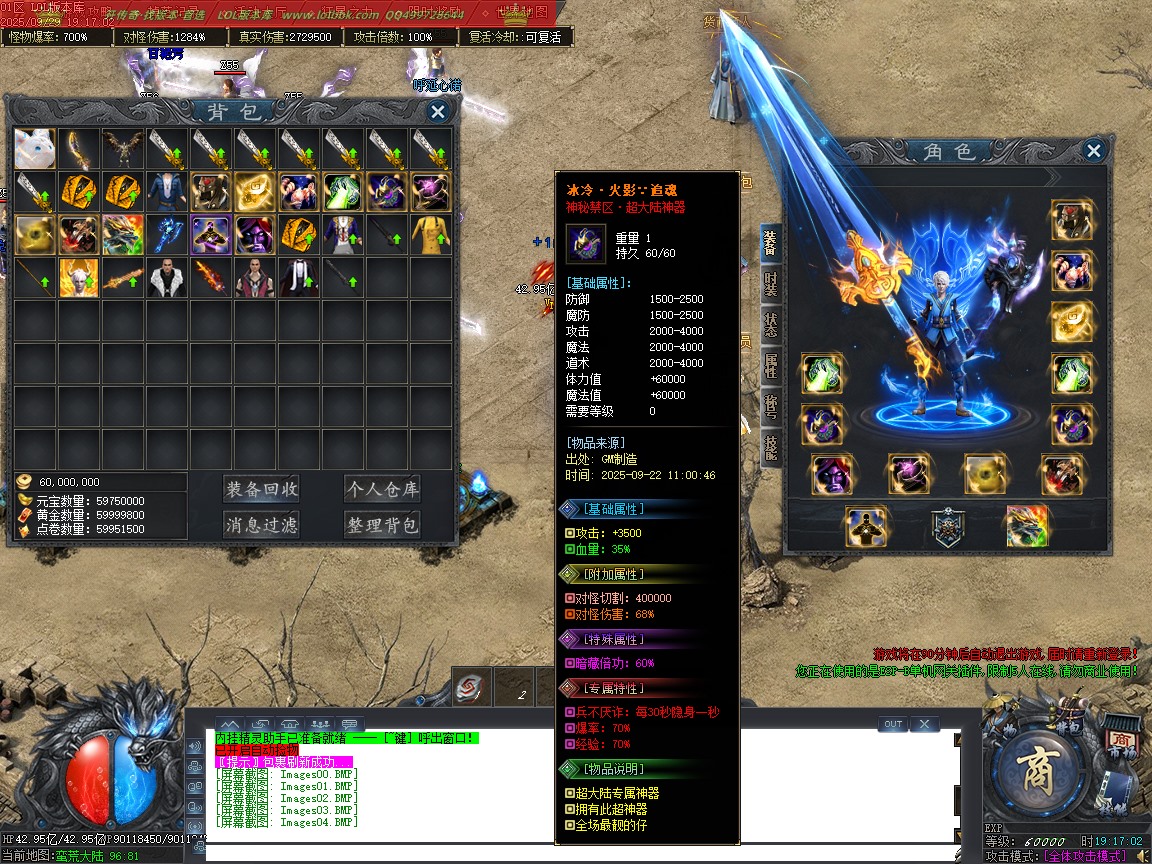The image size is (1152, 864).
Task: Select the winged bat item in backpack
Action: 122,148
